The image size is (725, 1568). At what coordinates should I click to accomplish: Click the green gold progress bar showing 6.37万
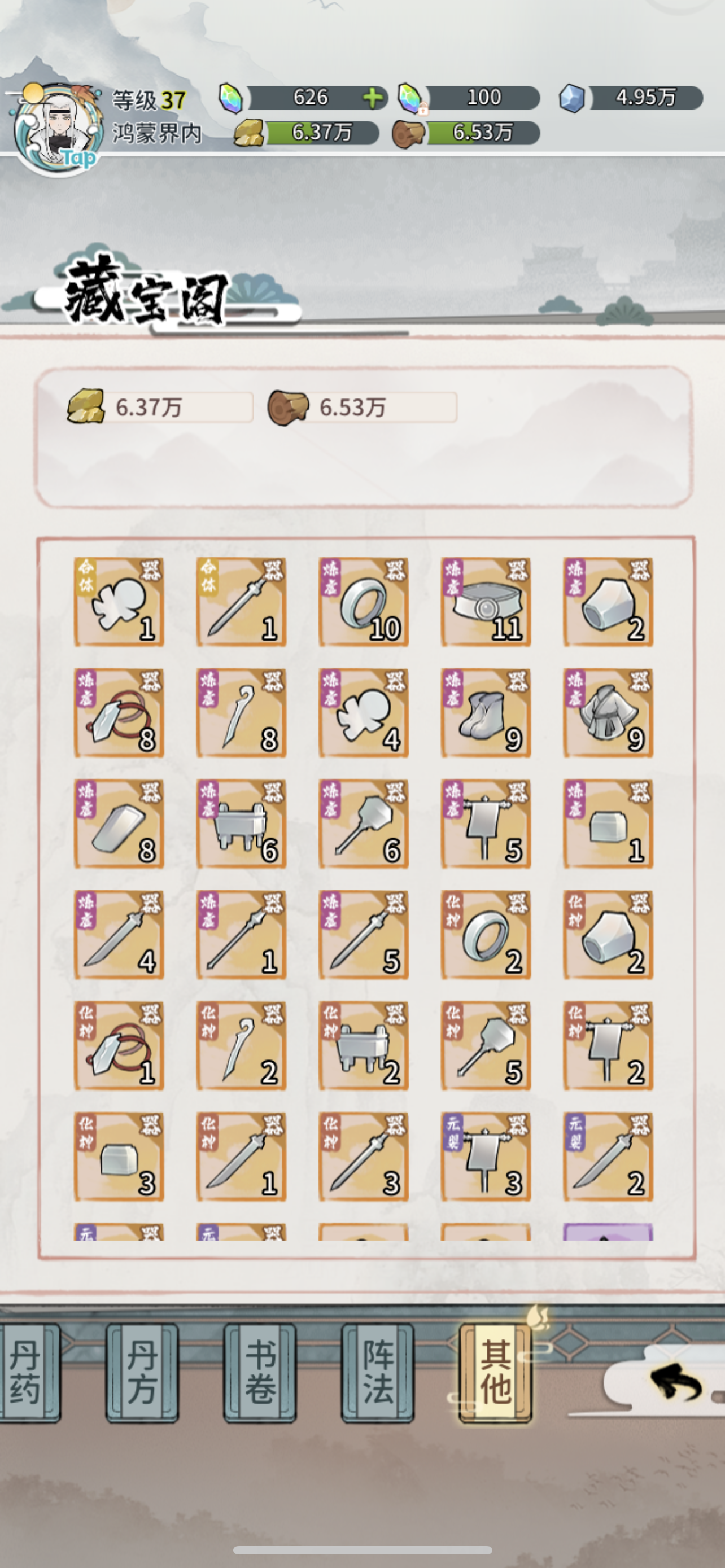click(322, 133)
